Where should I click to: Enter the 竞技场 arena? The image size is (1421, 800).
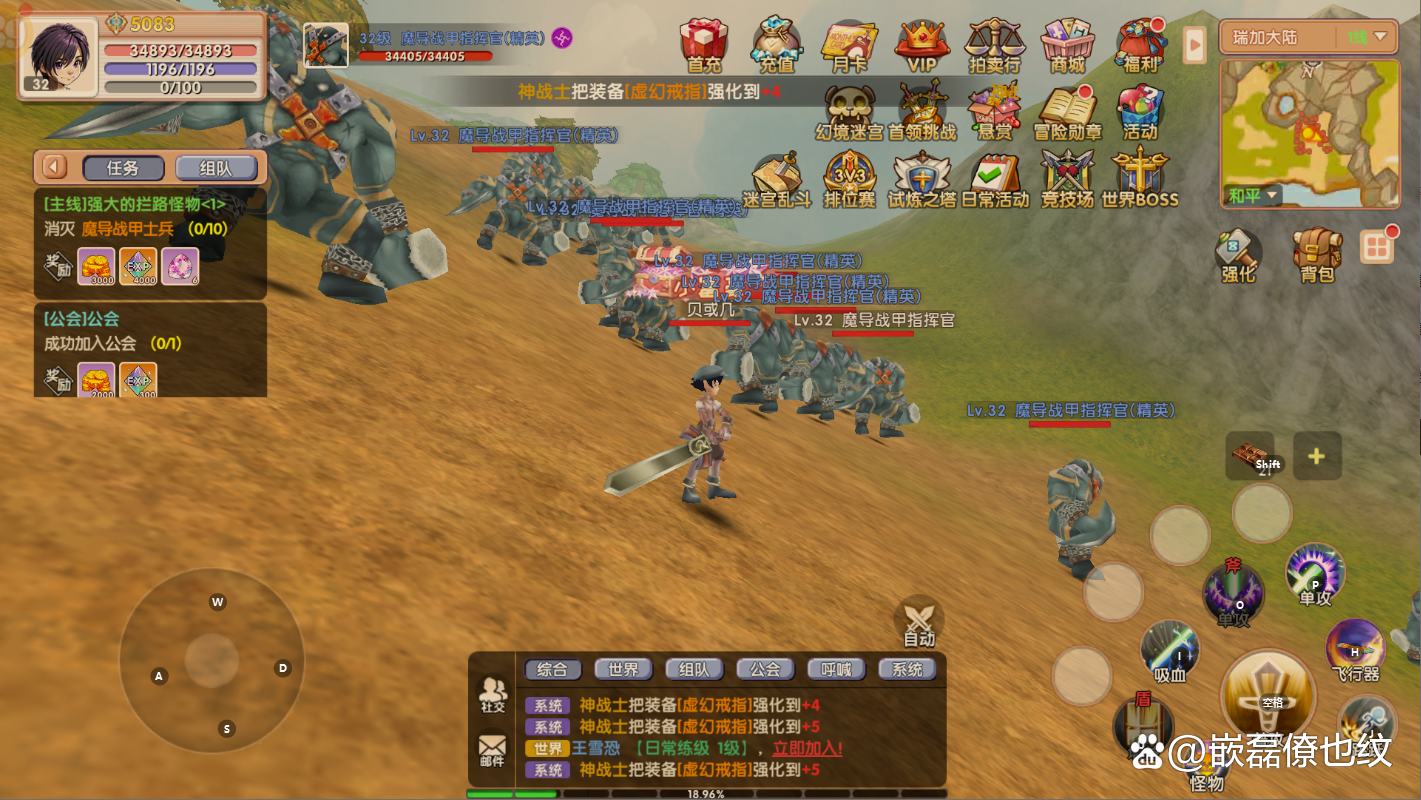pyautogui.click(x=1067, y=178)
